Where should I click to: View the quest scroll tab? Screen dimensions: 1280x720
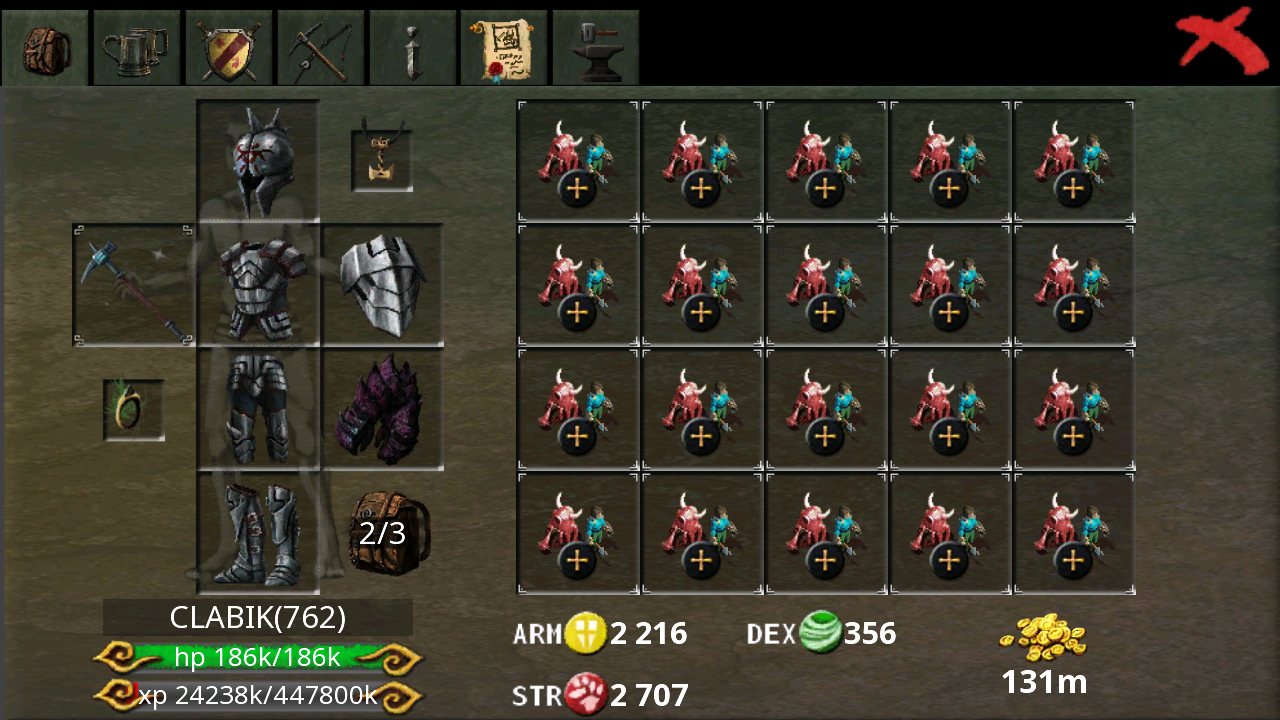504,47
